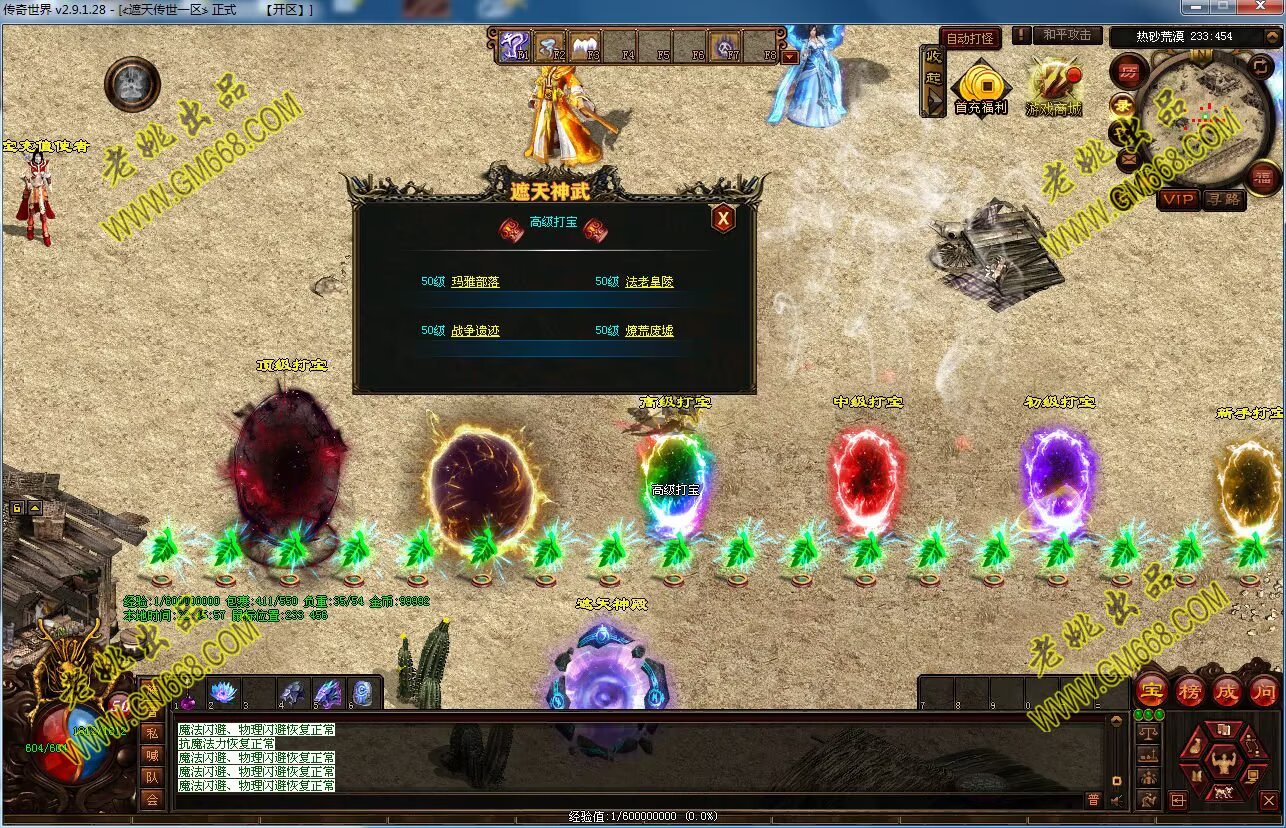The height and width of the screenshot is (828, 1286).
Task: Switch the 和平攻击 attack mode button
Action: [1067, 35]
